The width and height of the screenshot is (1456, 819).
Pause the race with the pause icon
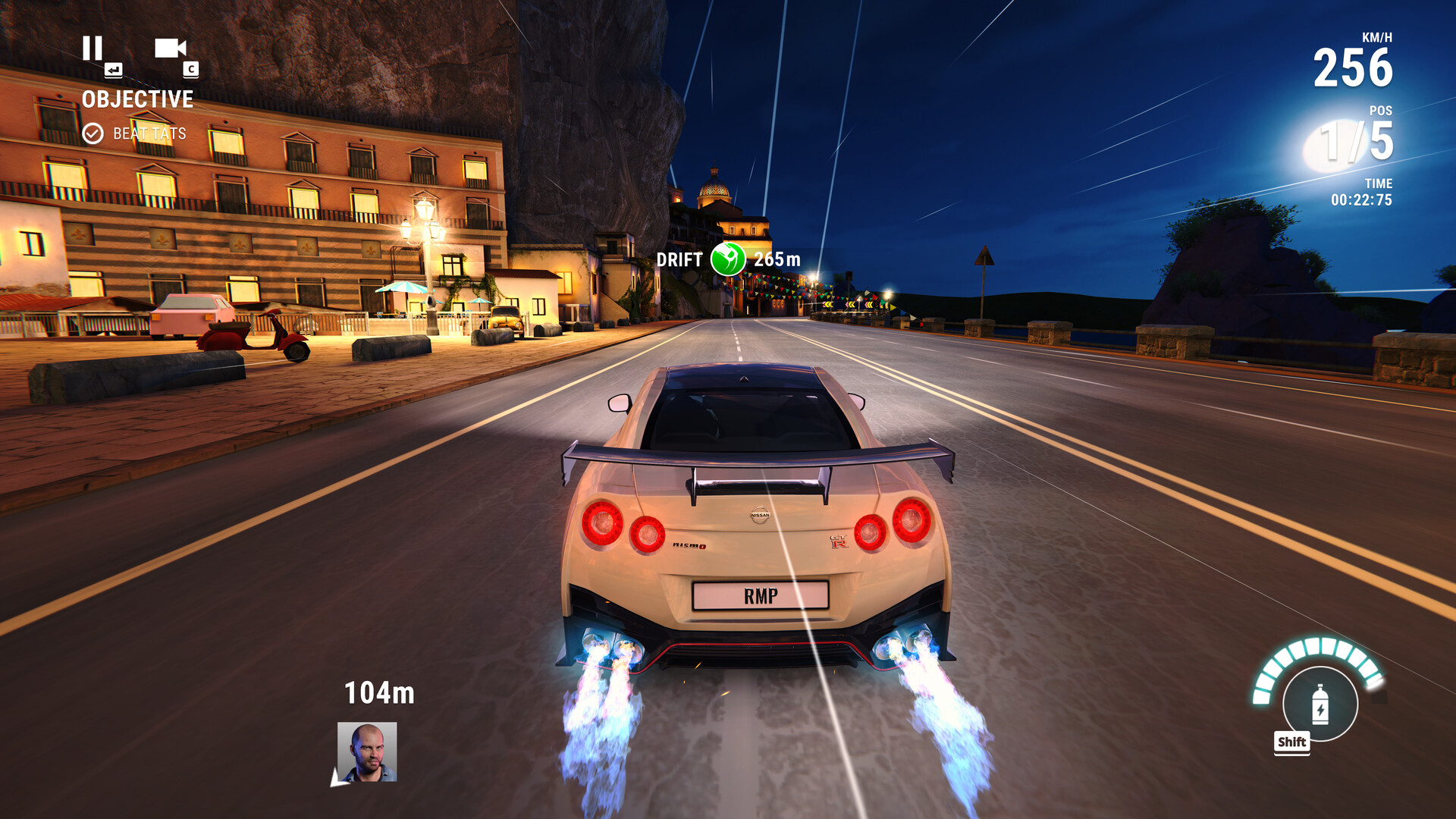93,49
